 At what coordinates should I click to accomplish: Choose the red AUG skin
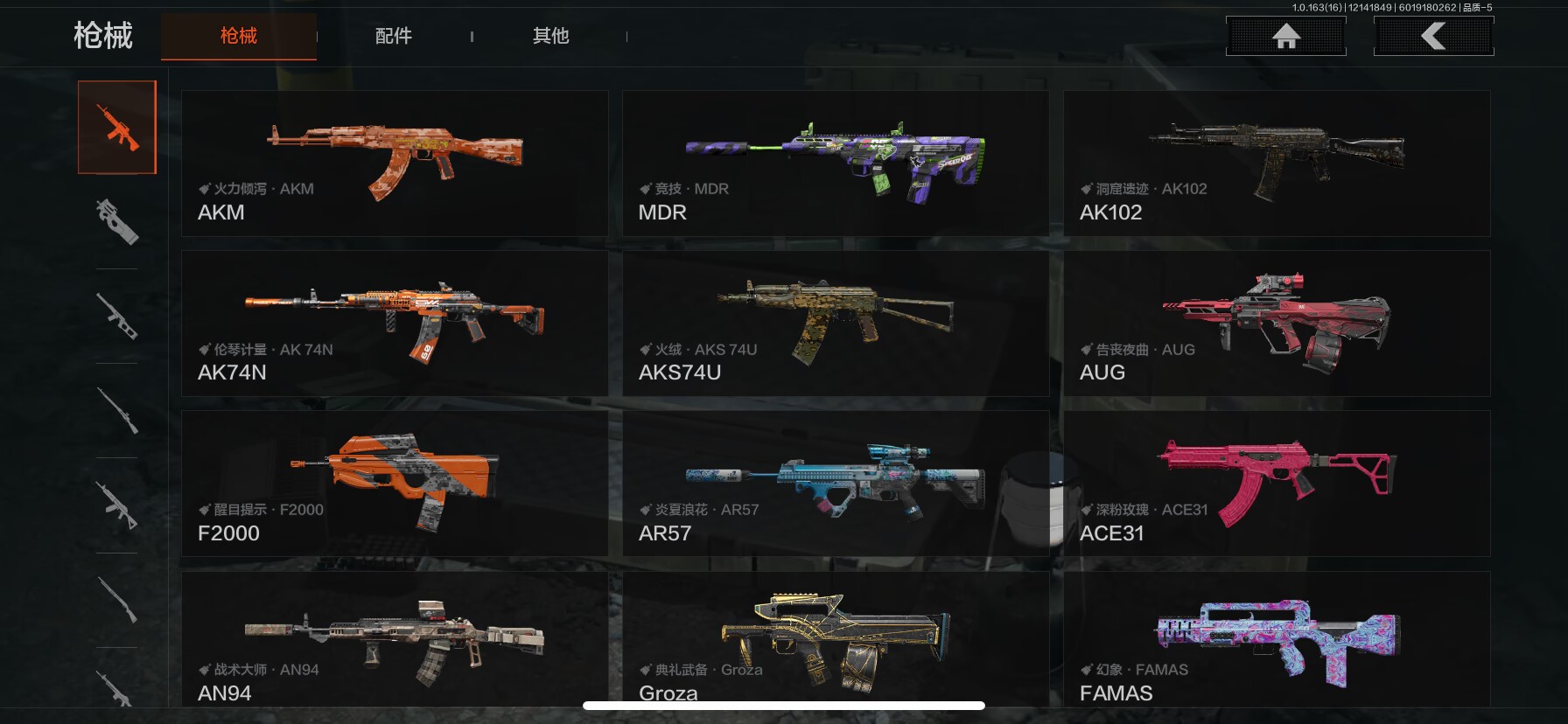[x=1277, y=324]
